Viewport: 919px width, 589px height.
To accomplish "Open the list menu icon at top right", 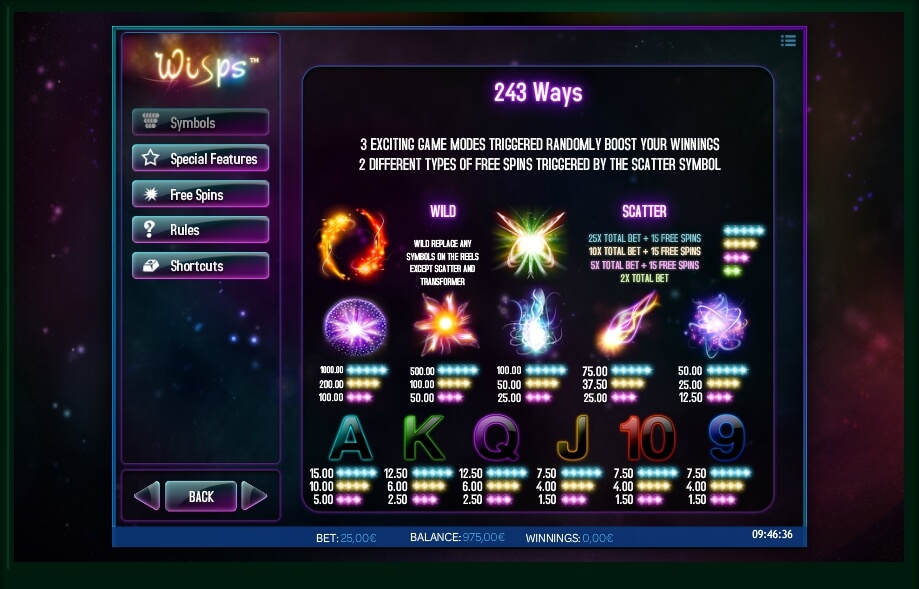I will click(789, 41).
